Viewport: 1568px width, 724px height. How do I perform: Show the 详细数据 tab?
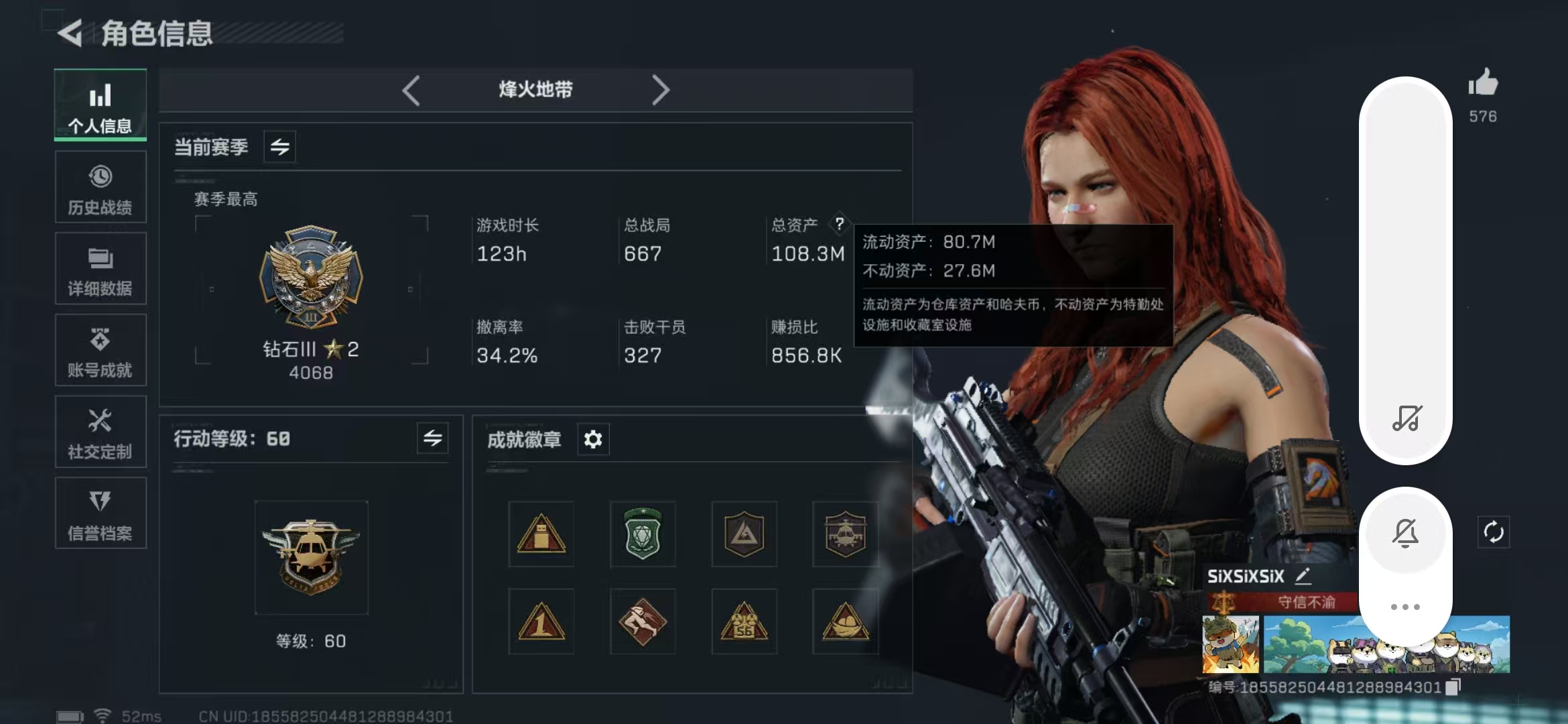click(x=101, y=269)
